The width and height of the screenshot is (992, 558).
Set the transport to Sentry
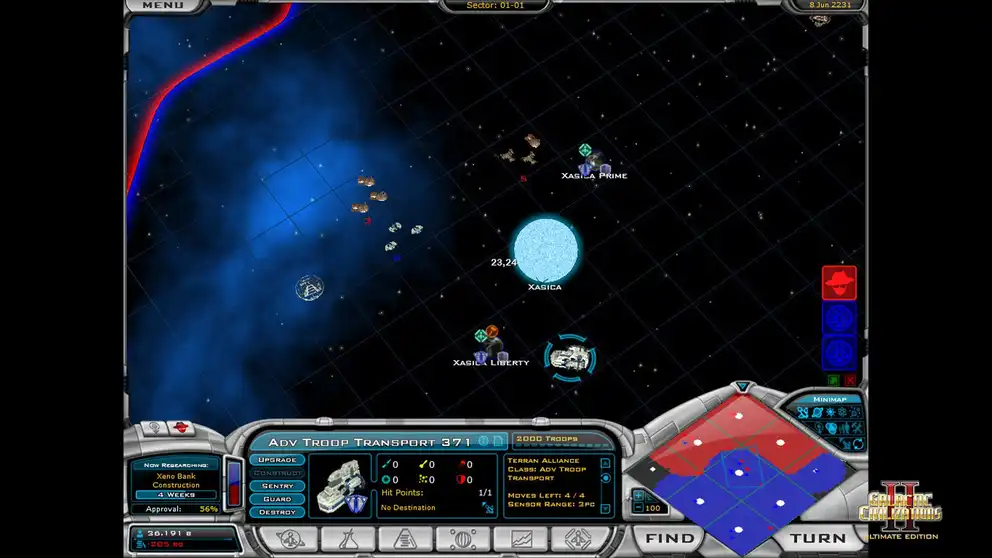(277, 486)
